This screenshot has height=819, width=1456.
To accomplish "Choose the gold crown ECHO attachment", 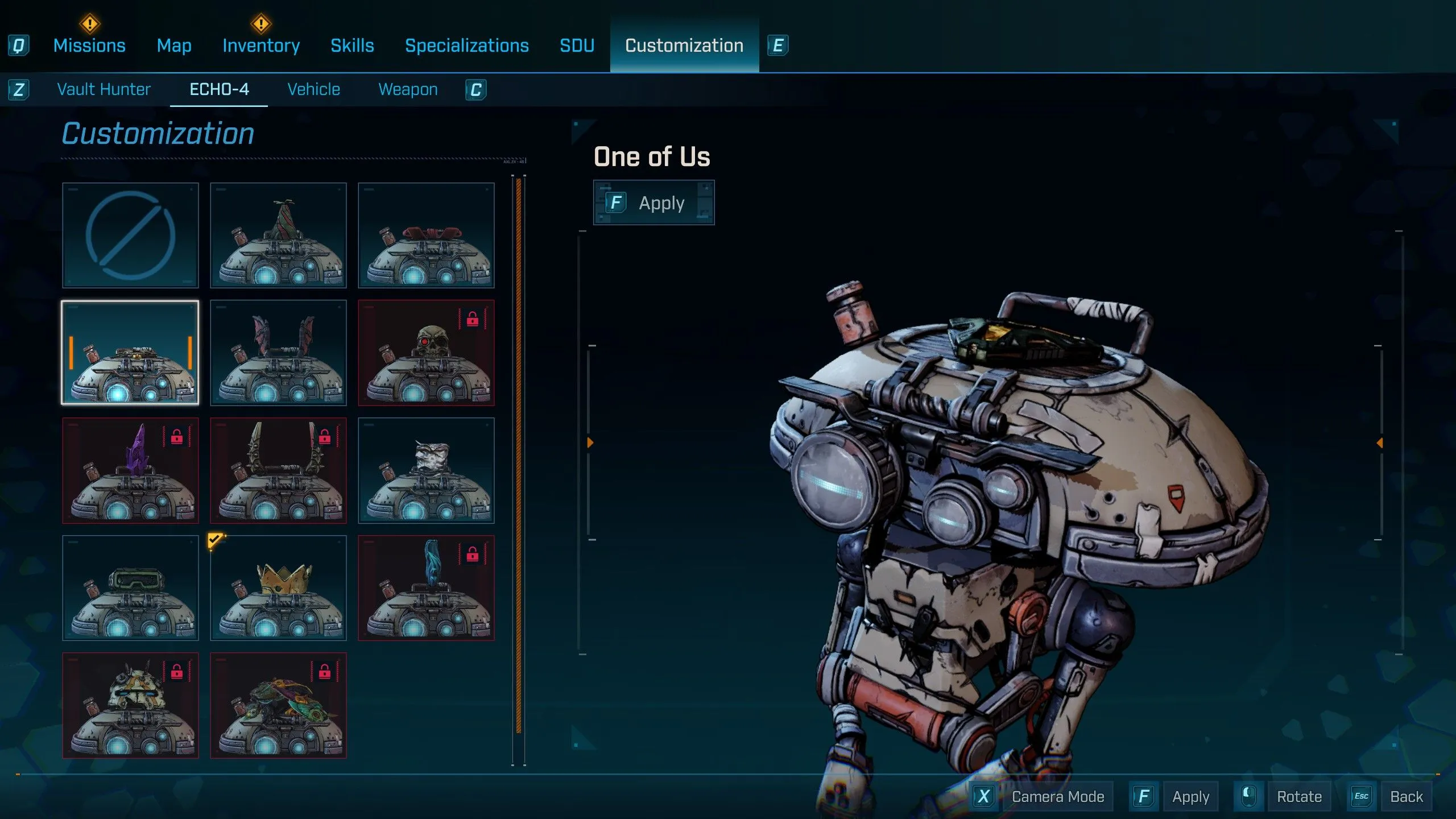I will pyautogui.click(x=278, y=588).
